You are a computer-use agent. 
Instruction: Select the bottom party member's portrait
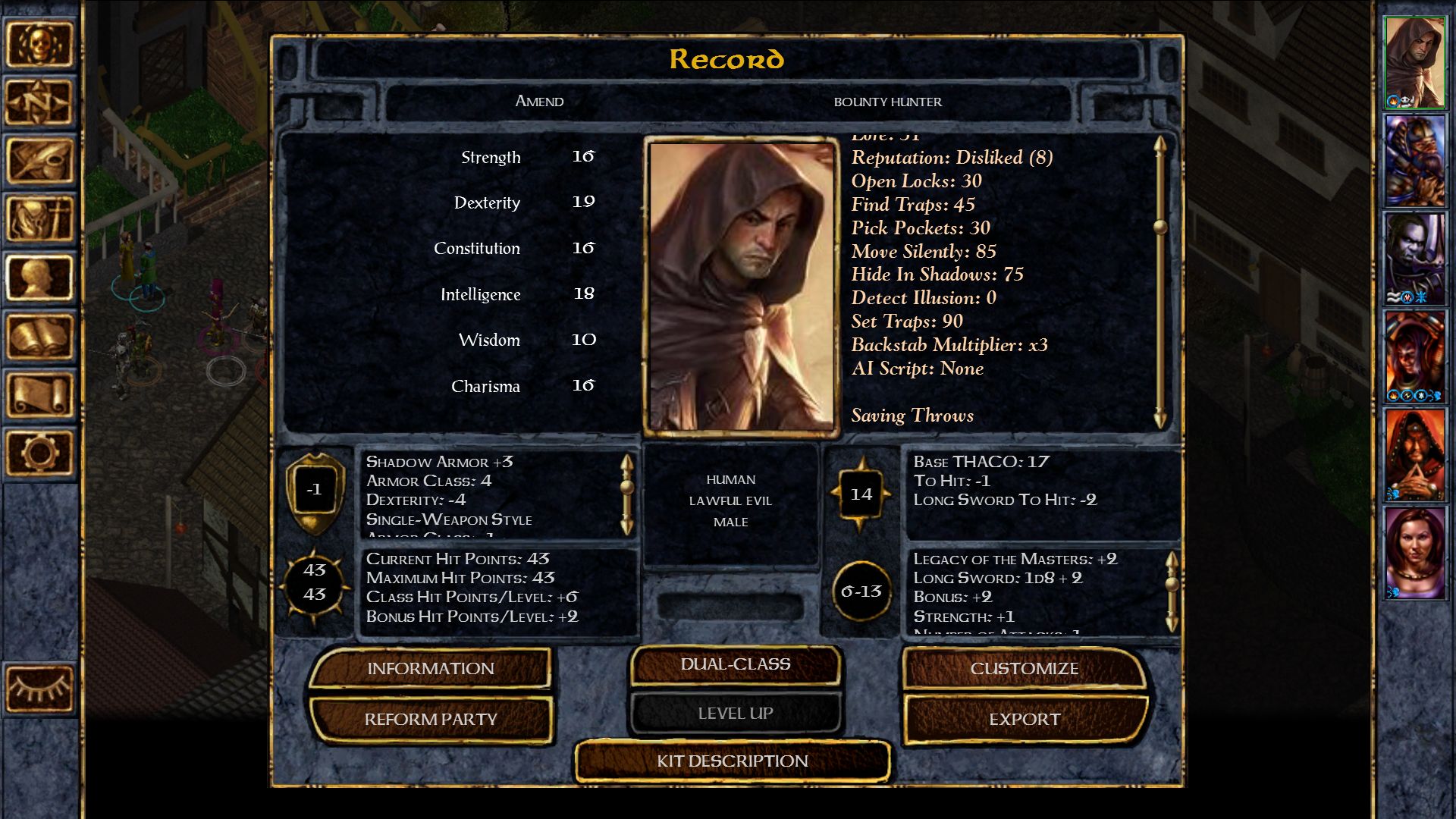1415,554
